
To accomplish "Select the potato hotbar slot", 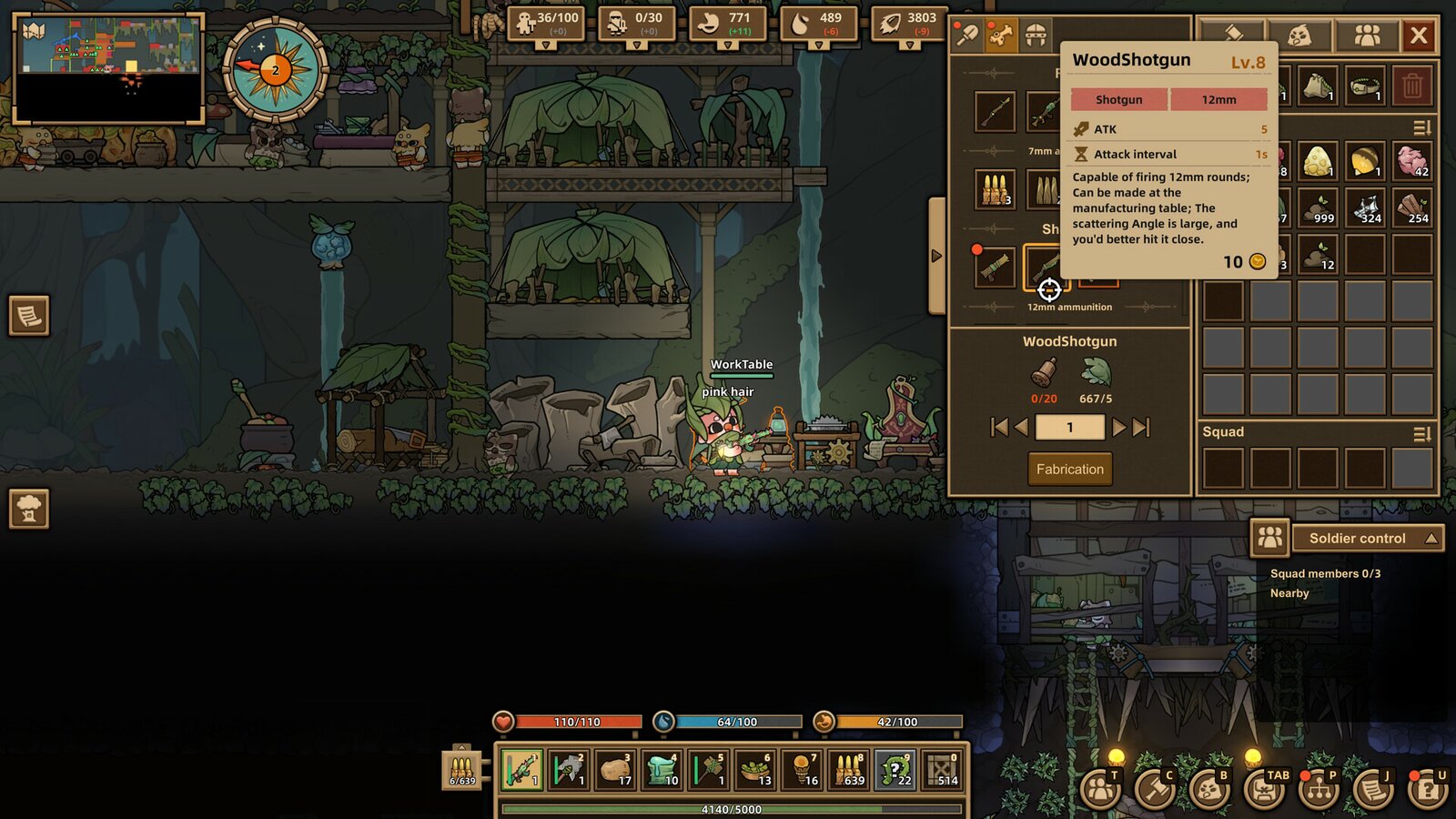I will click(616, 770).
